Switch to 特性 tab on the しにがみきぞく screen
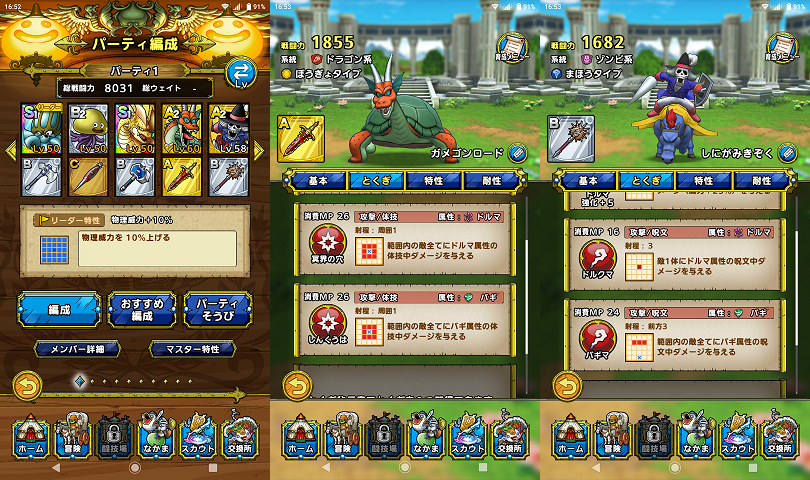Viewport: 810px width, 480px height. (703, 181)
